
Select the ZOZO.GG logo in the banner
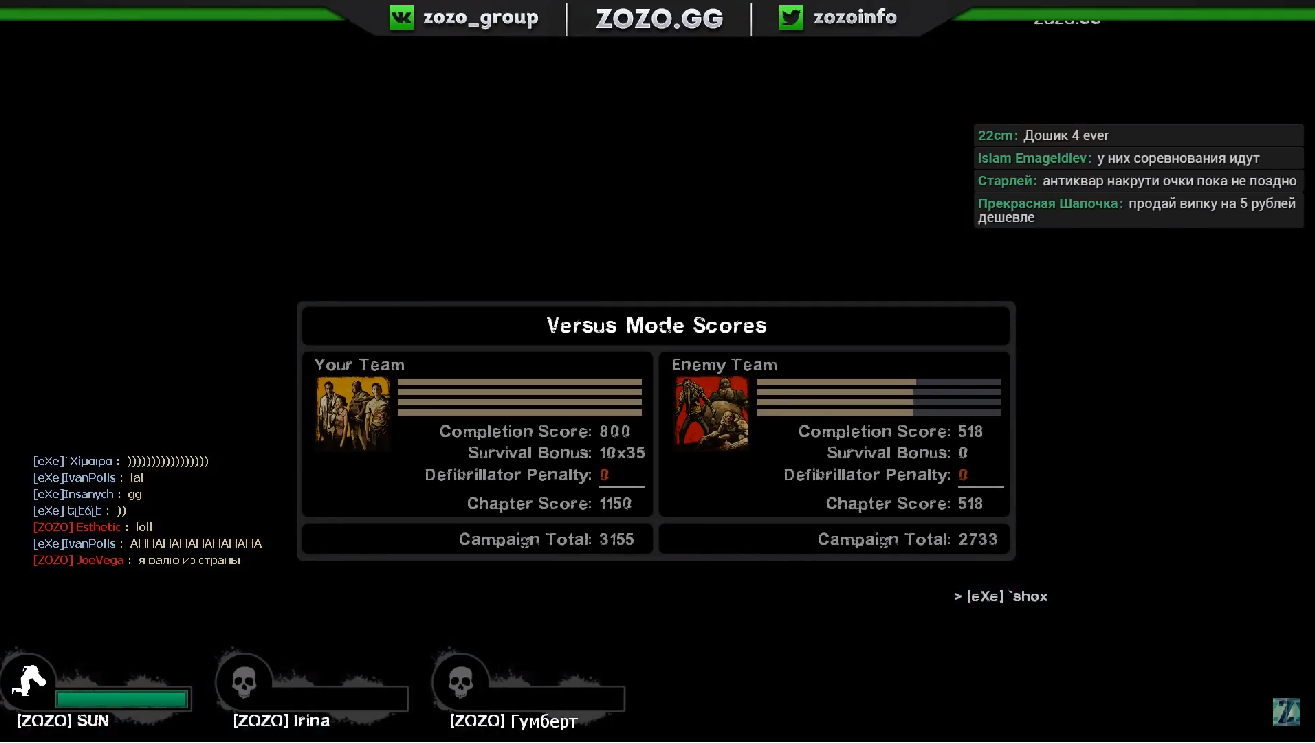coord(659,19)
